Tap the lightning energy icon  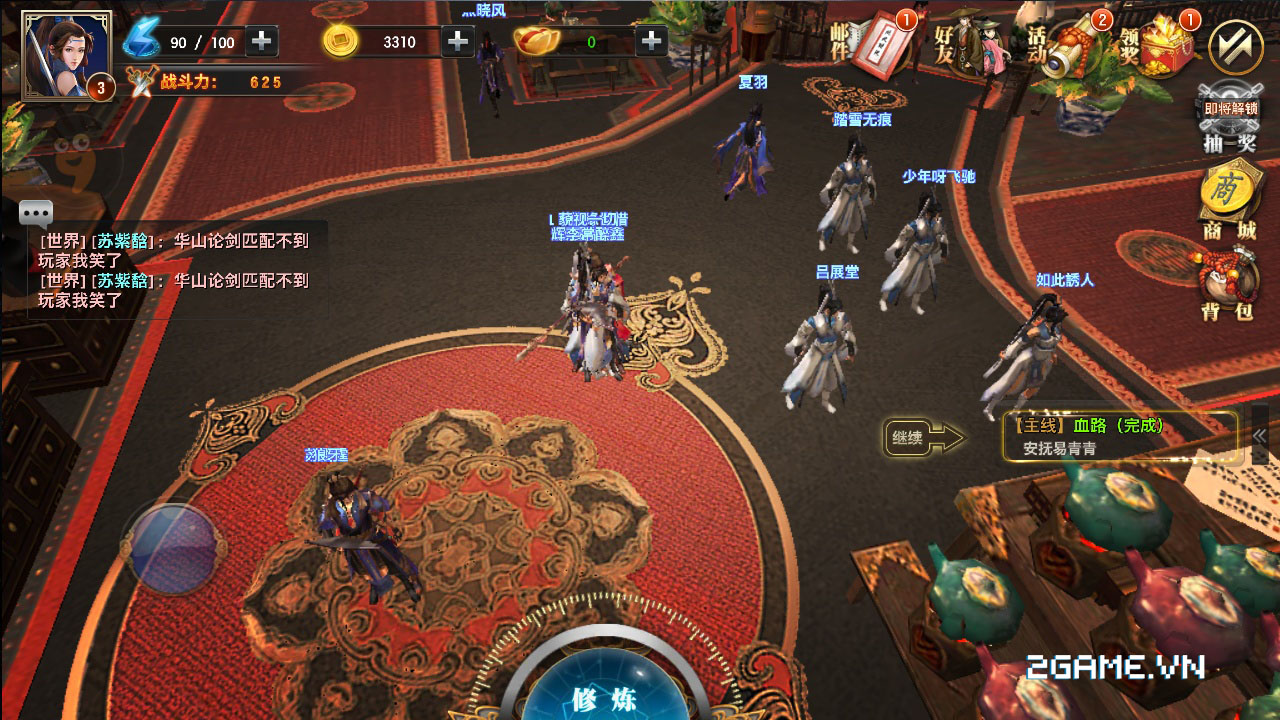143,40
